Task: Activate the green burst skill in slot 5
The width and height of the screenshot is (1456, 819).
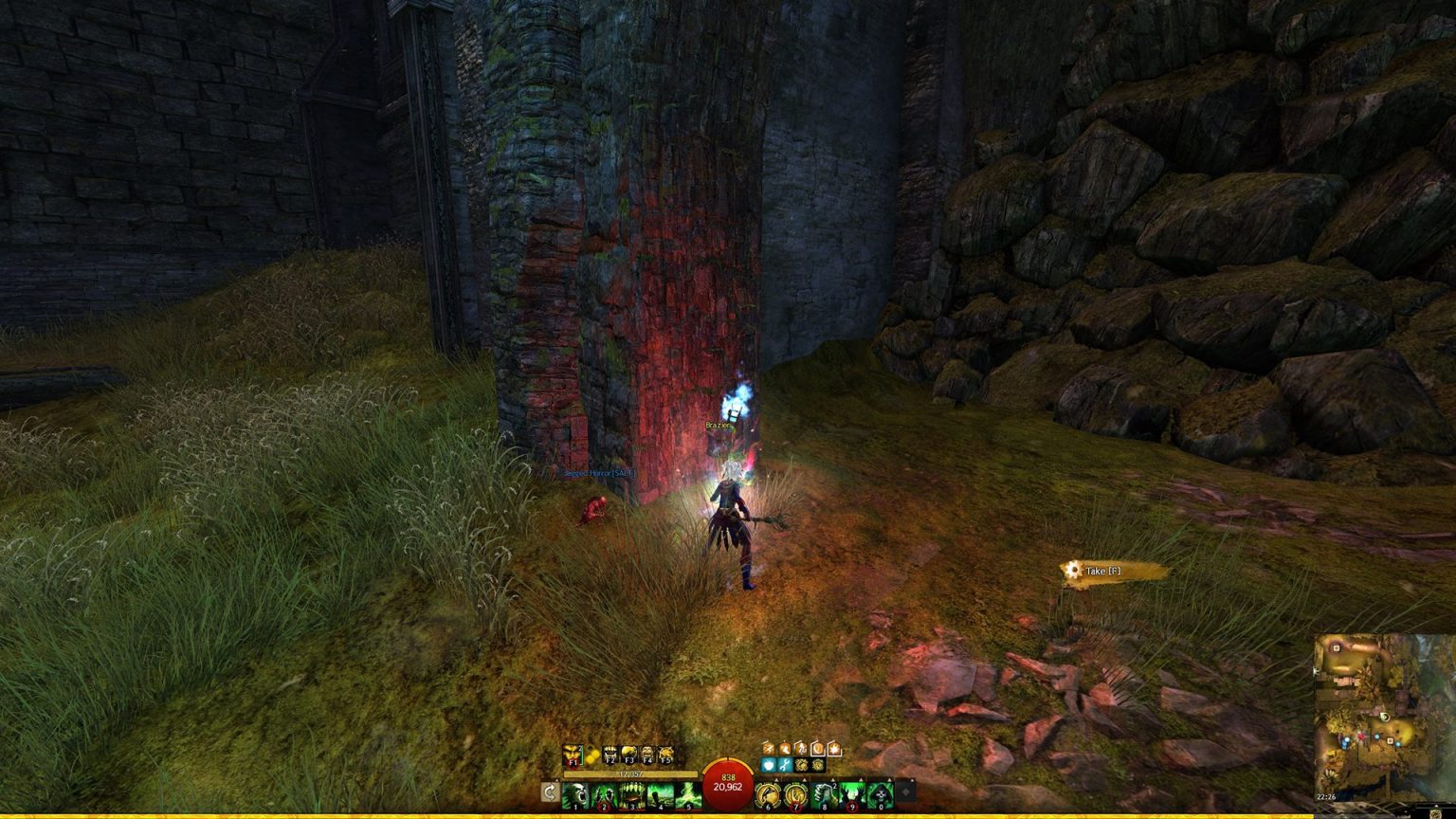Action: (689, 795)
